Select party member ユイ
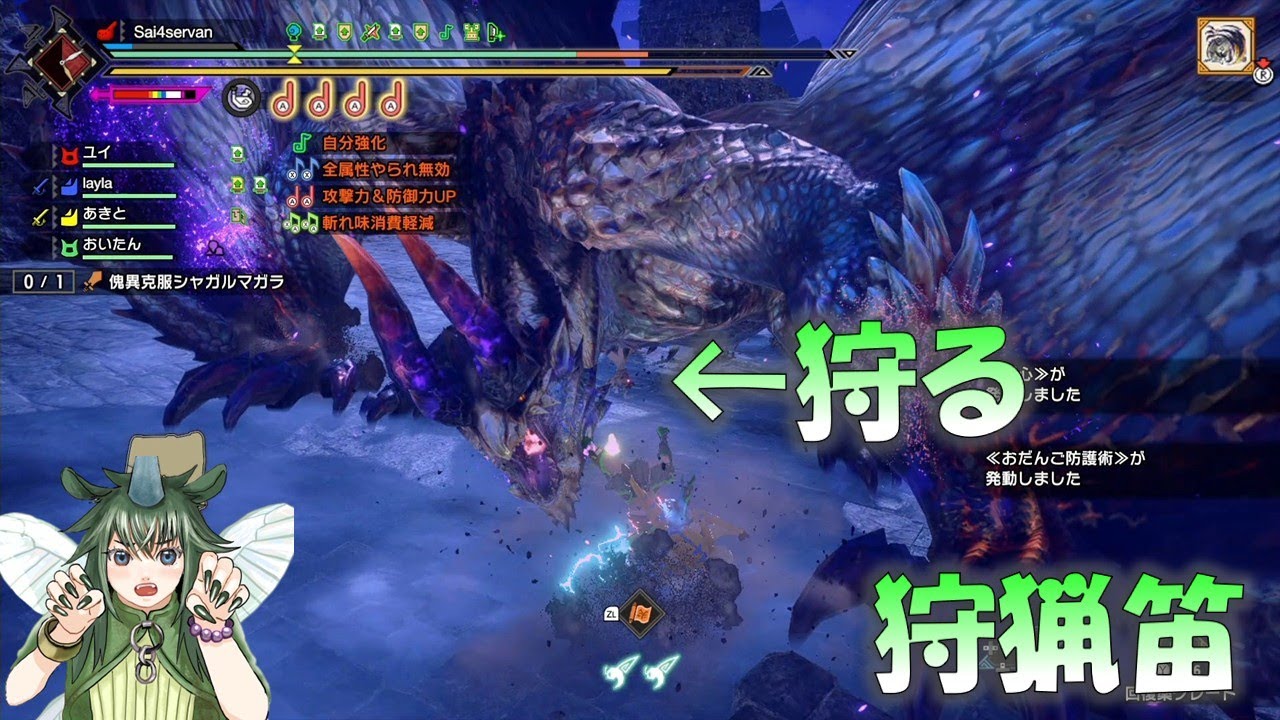The height and width of the screenshot is (720, 1280). click(96, 153)
